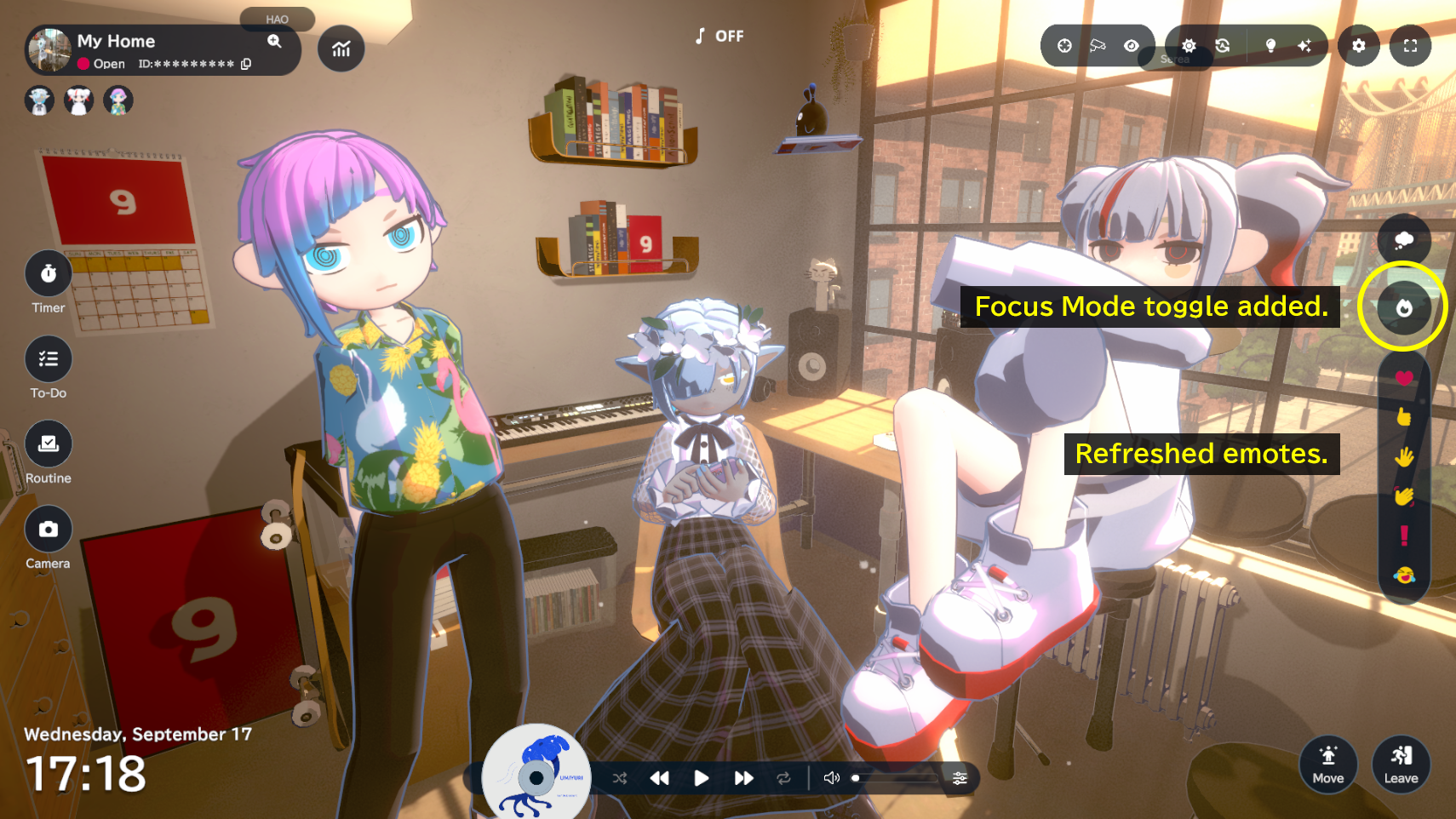Select the Camera tool in the left sidebar
Image resolution: width=1456 pixels, height=819 pixels.
pos(49,529)
